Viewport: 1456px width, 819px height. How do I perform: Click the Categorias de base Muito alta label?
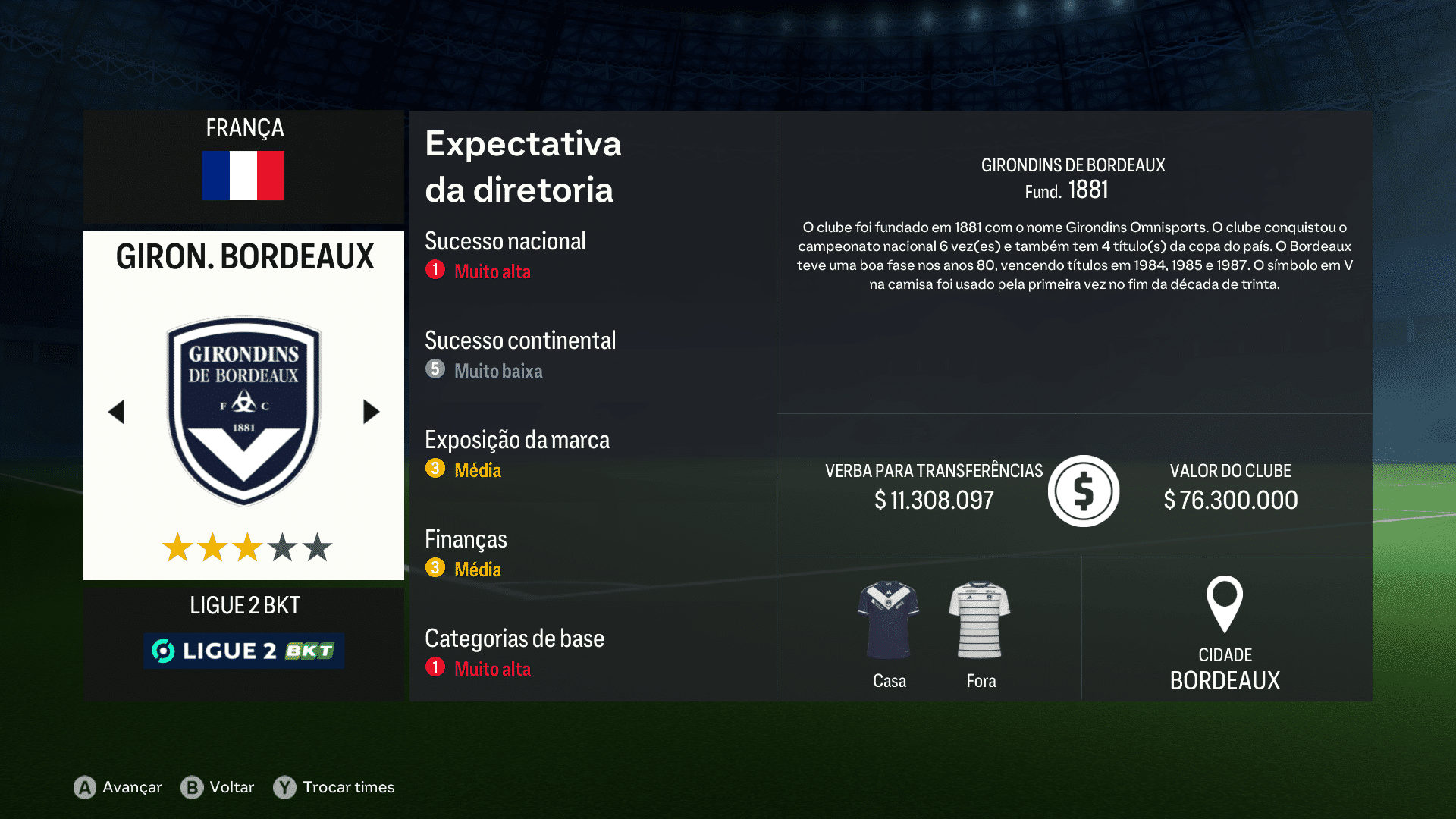[492, 670]
